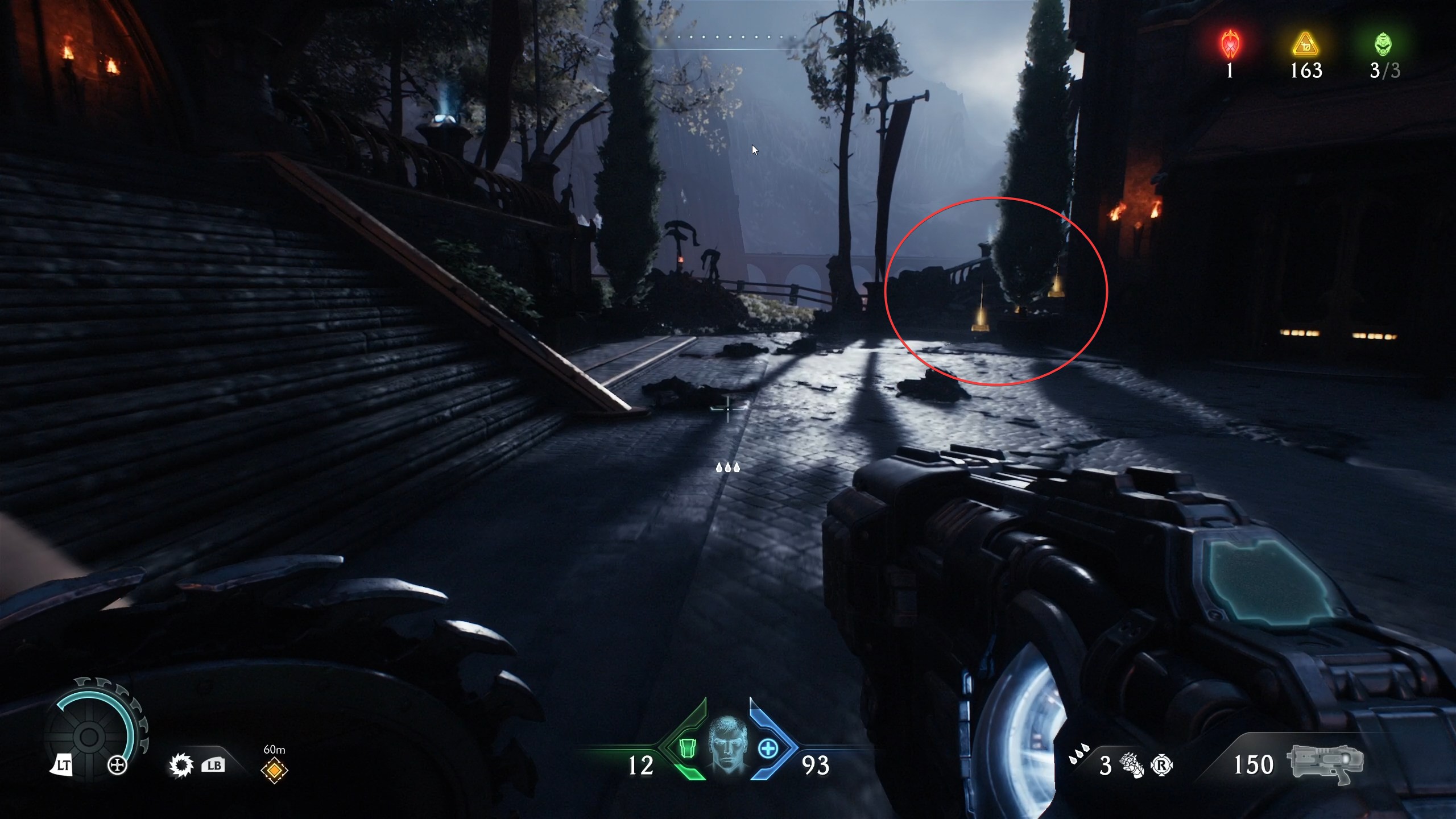1456x819 pixels.
Task: Toggle the LT weapon wheel prompt
Action: [x=64, y=763]
